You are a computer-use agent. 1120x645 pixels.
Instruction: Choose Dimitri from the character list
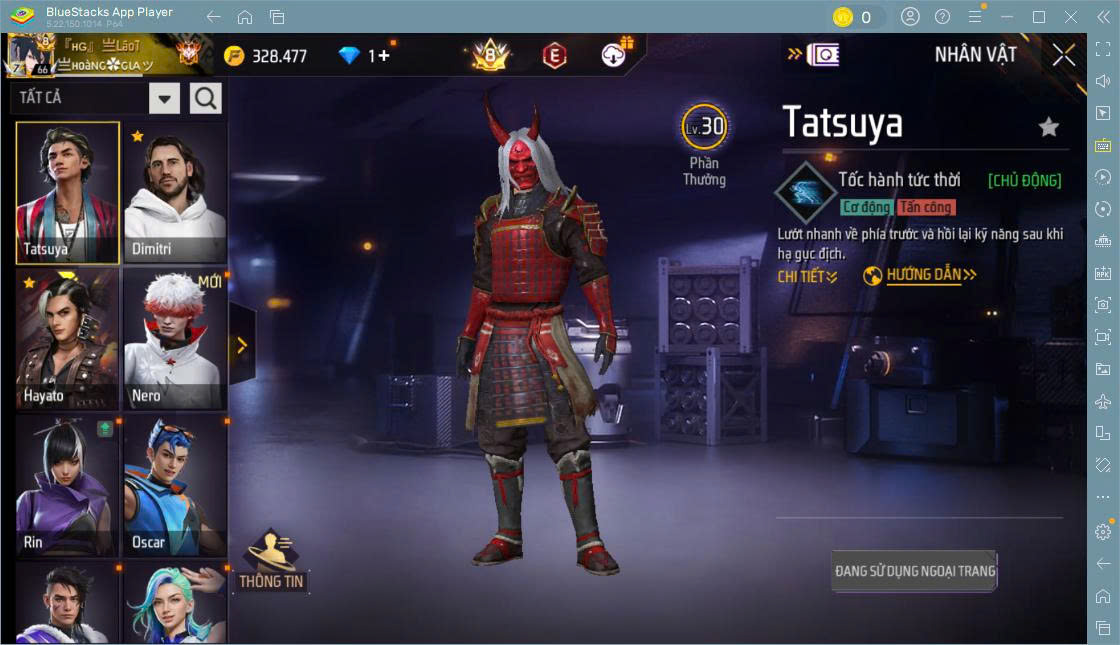click(x=175, y=193)
